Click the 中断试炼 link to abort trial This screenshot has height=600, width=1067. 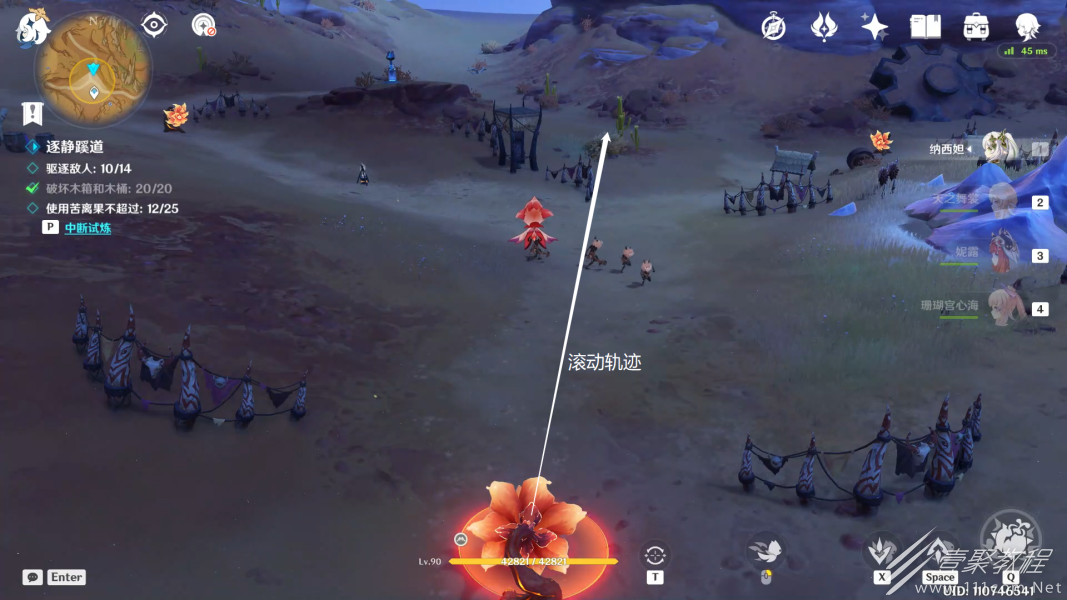point(88,228)
